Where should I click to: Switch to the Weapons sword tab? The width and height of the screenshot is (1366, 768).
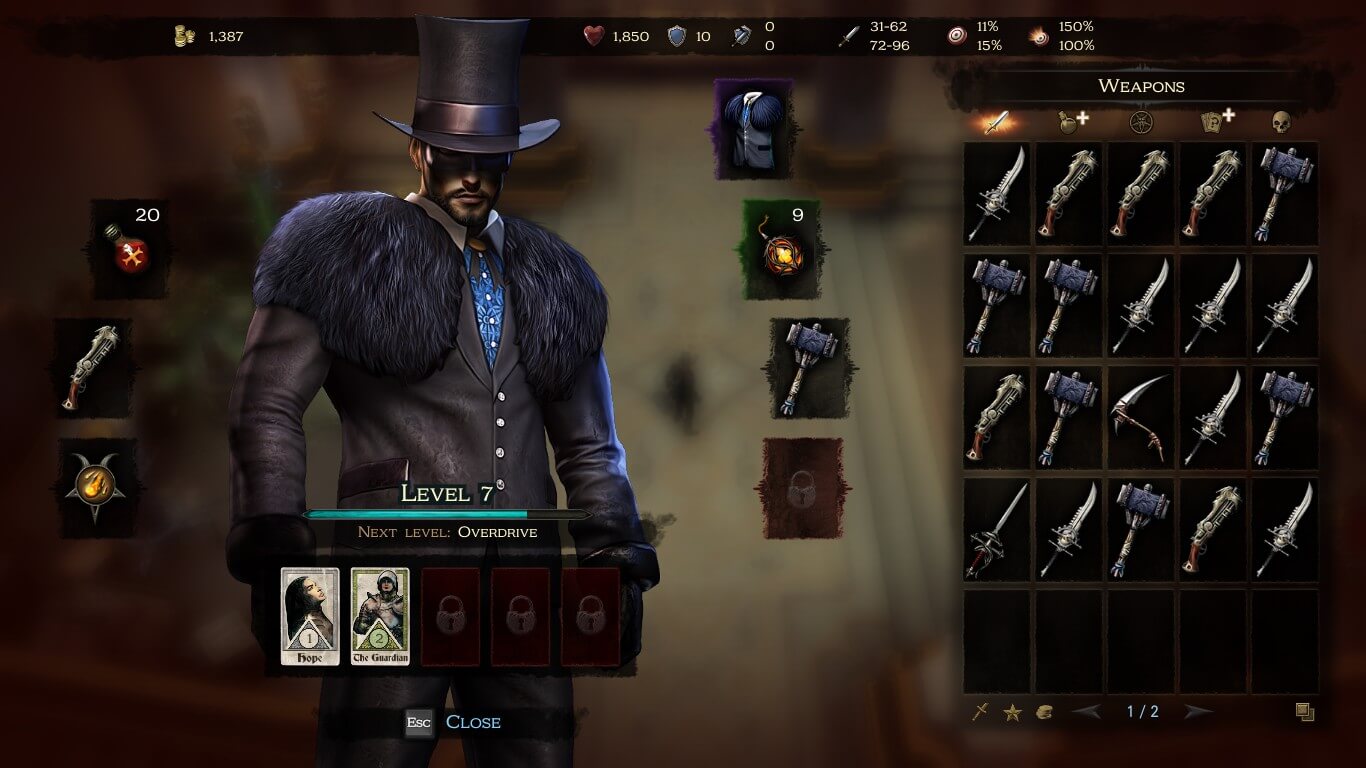tap(994, 121)
